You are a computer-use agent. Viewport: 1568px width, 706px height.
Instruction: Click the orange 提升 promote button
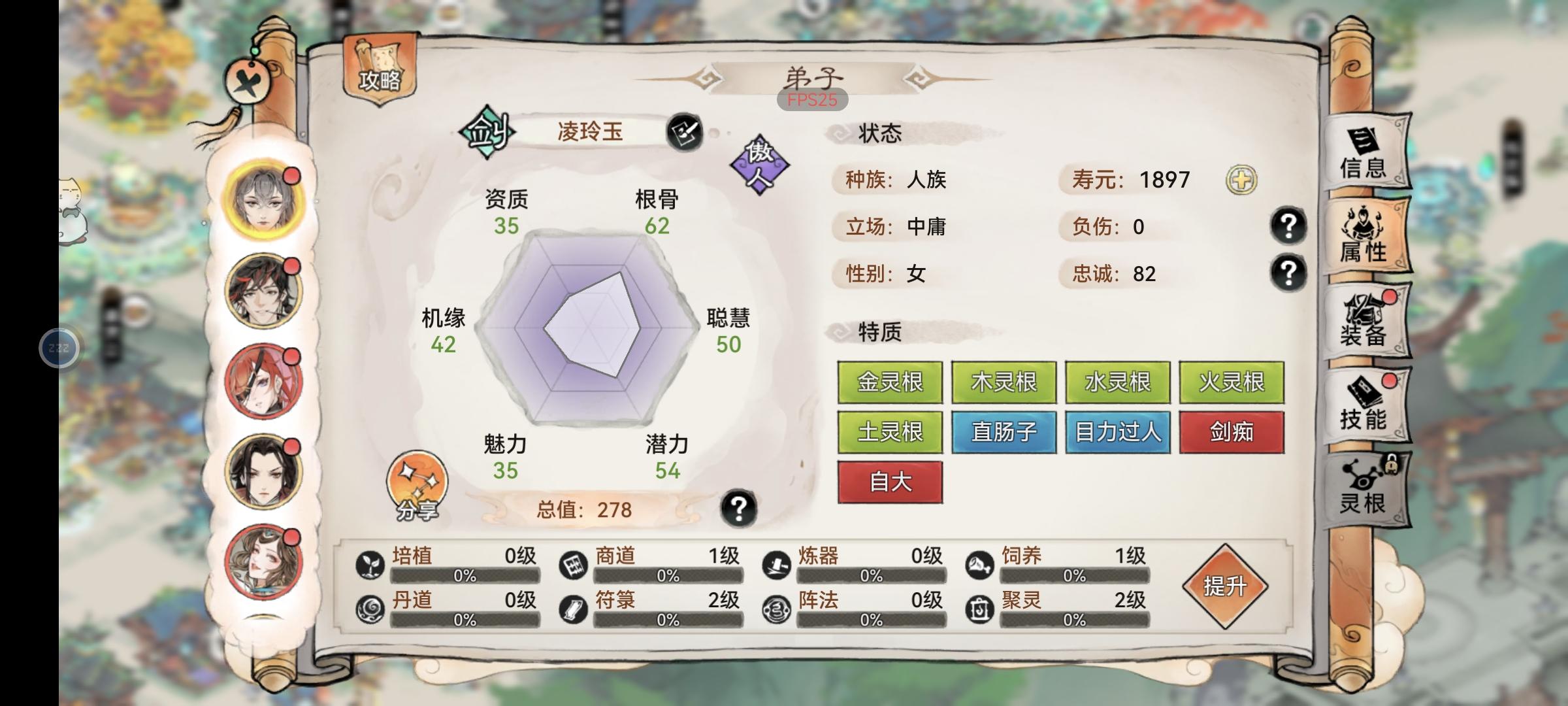click(1225, 587)
